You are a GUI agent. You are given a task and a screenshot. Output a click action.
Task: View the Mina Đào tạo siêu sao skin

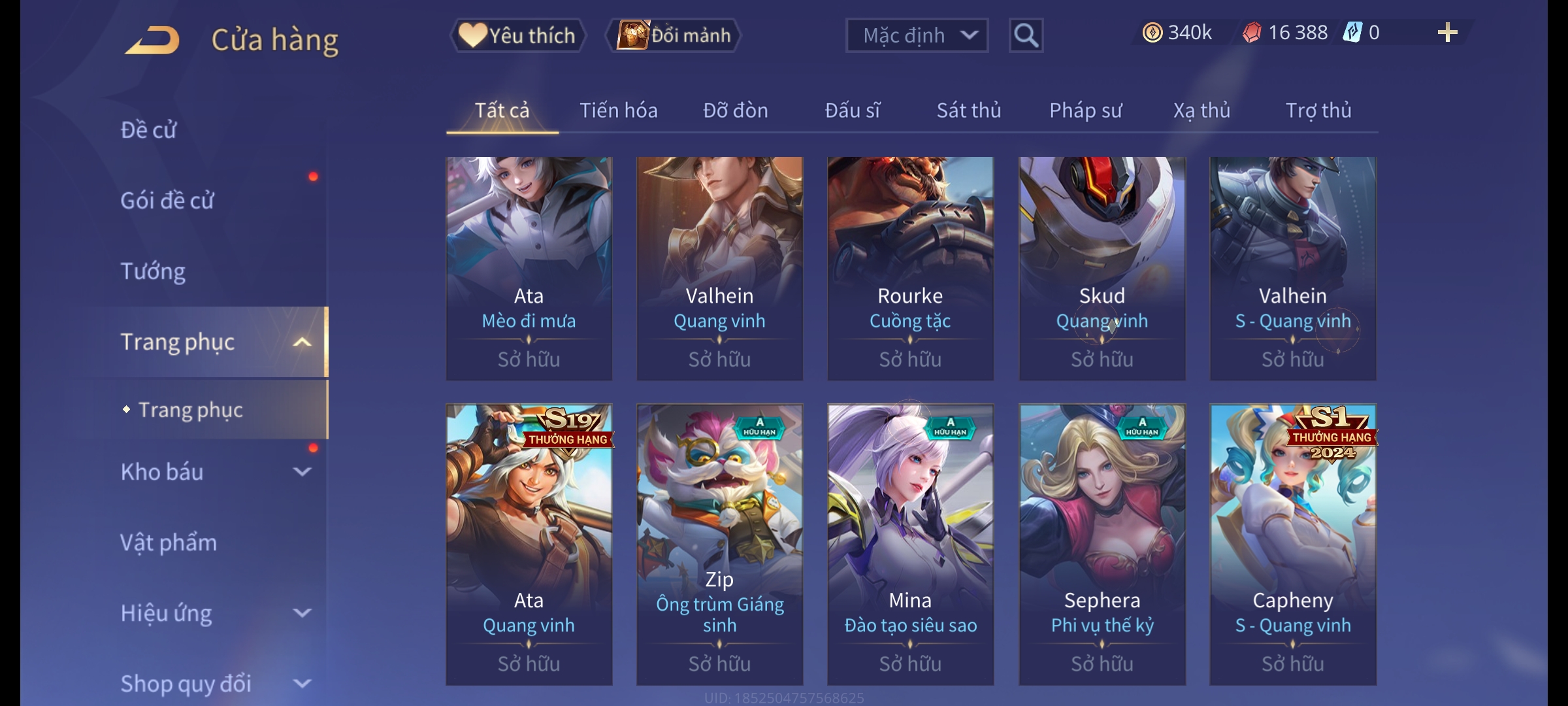click(910, 544)
